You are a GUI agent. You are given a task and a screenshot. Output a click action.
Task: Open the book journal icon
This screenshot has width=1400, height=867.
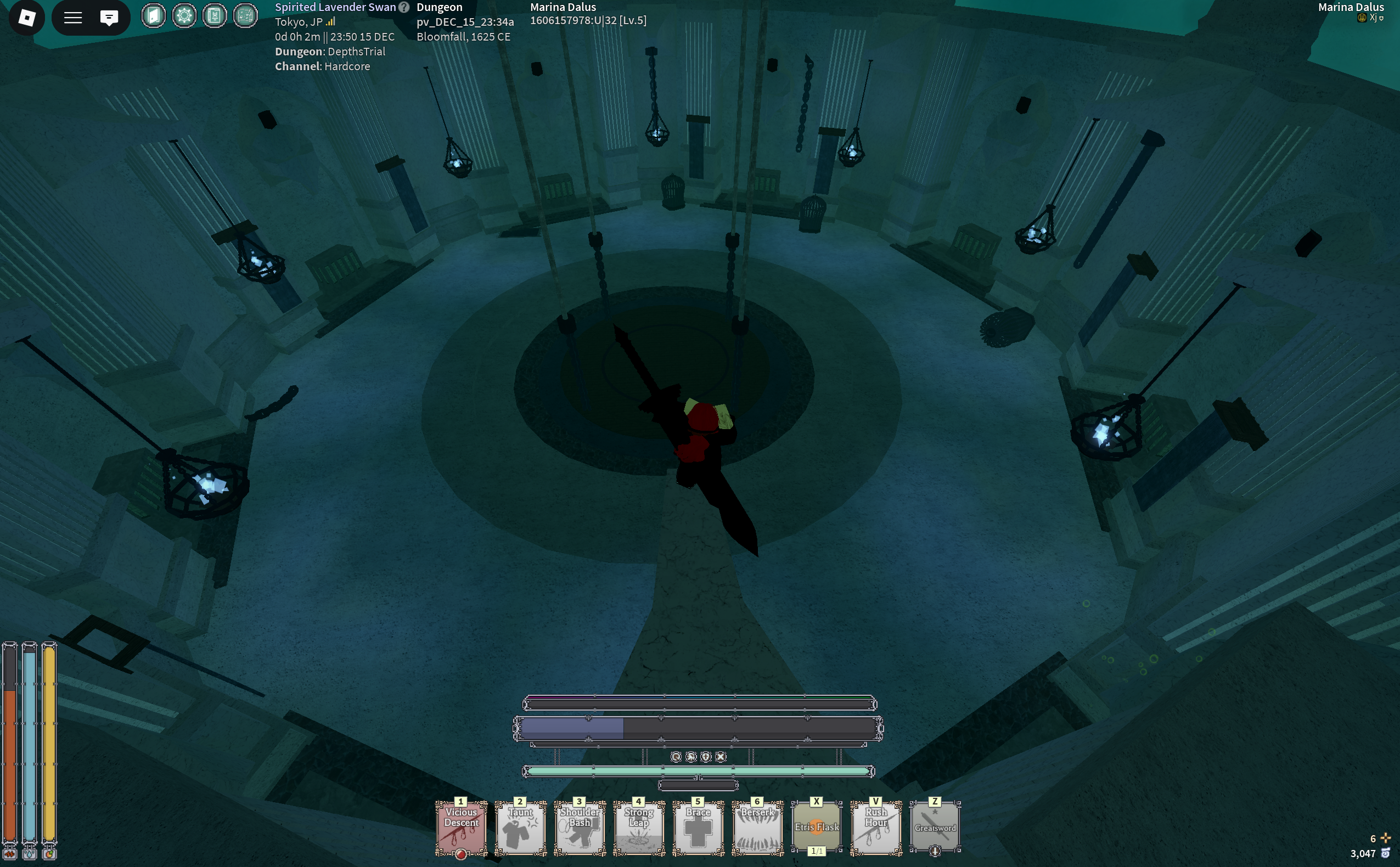215,15
